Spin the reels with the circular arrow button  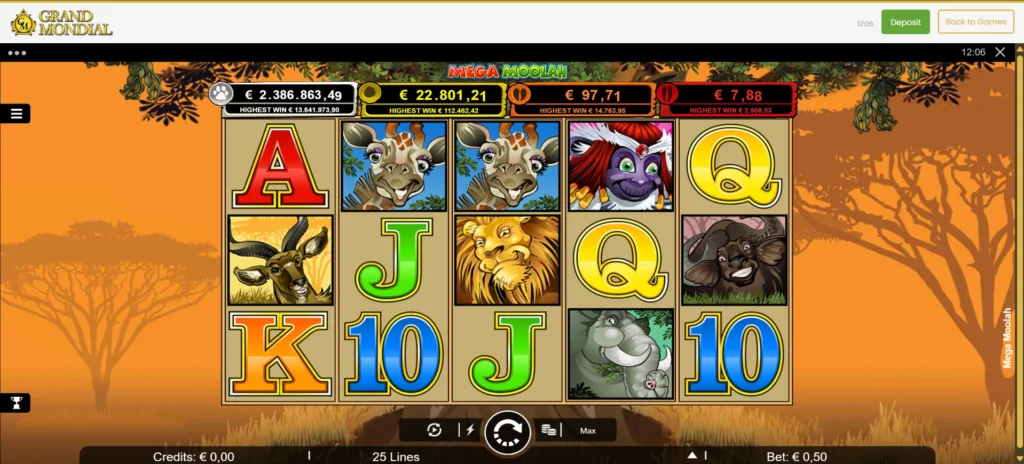coord(507,432)
